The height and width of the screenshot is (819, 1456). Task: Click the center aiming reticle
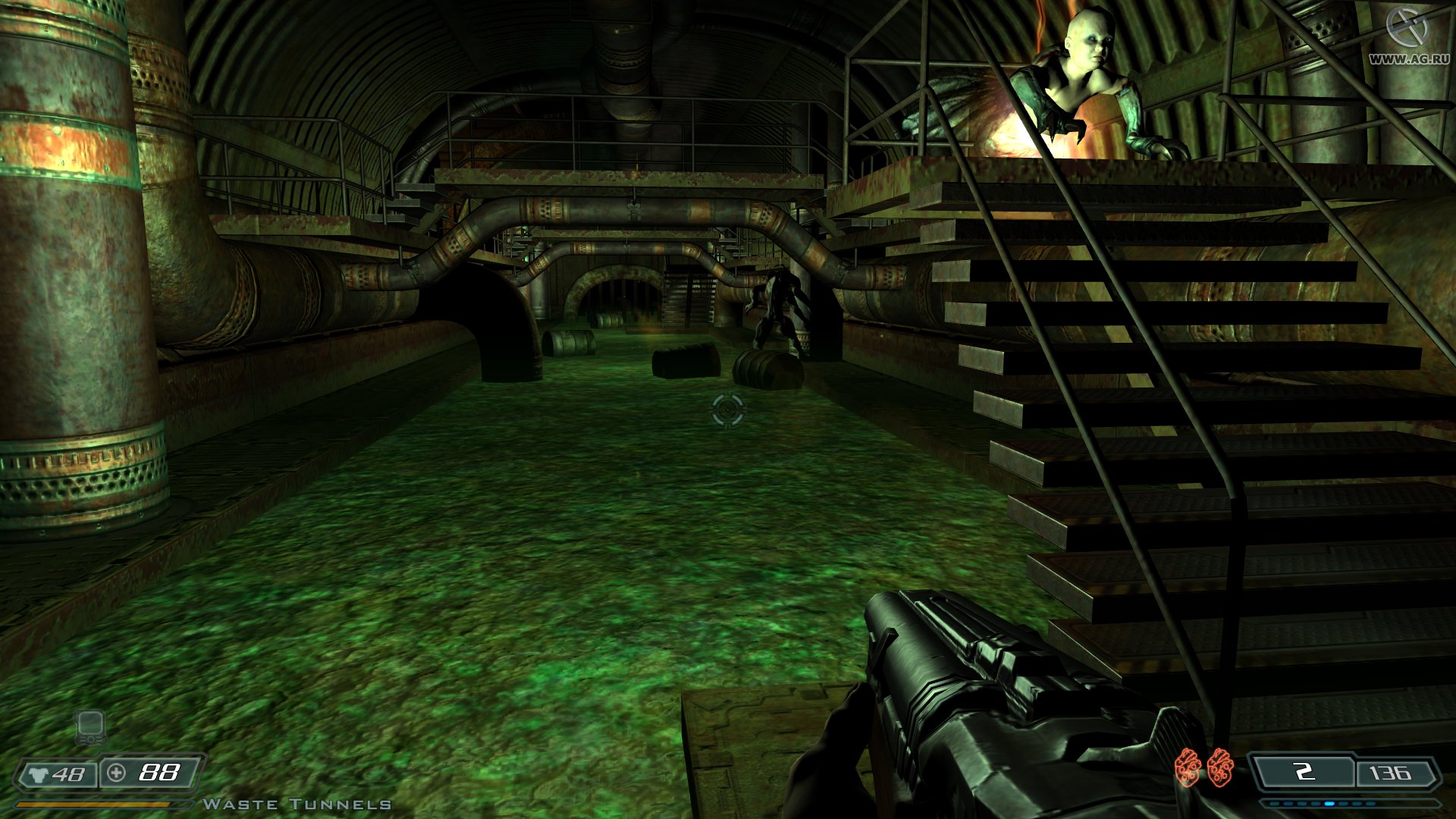726,410
